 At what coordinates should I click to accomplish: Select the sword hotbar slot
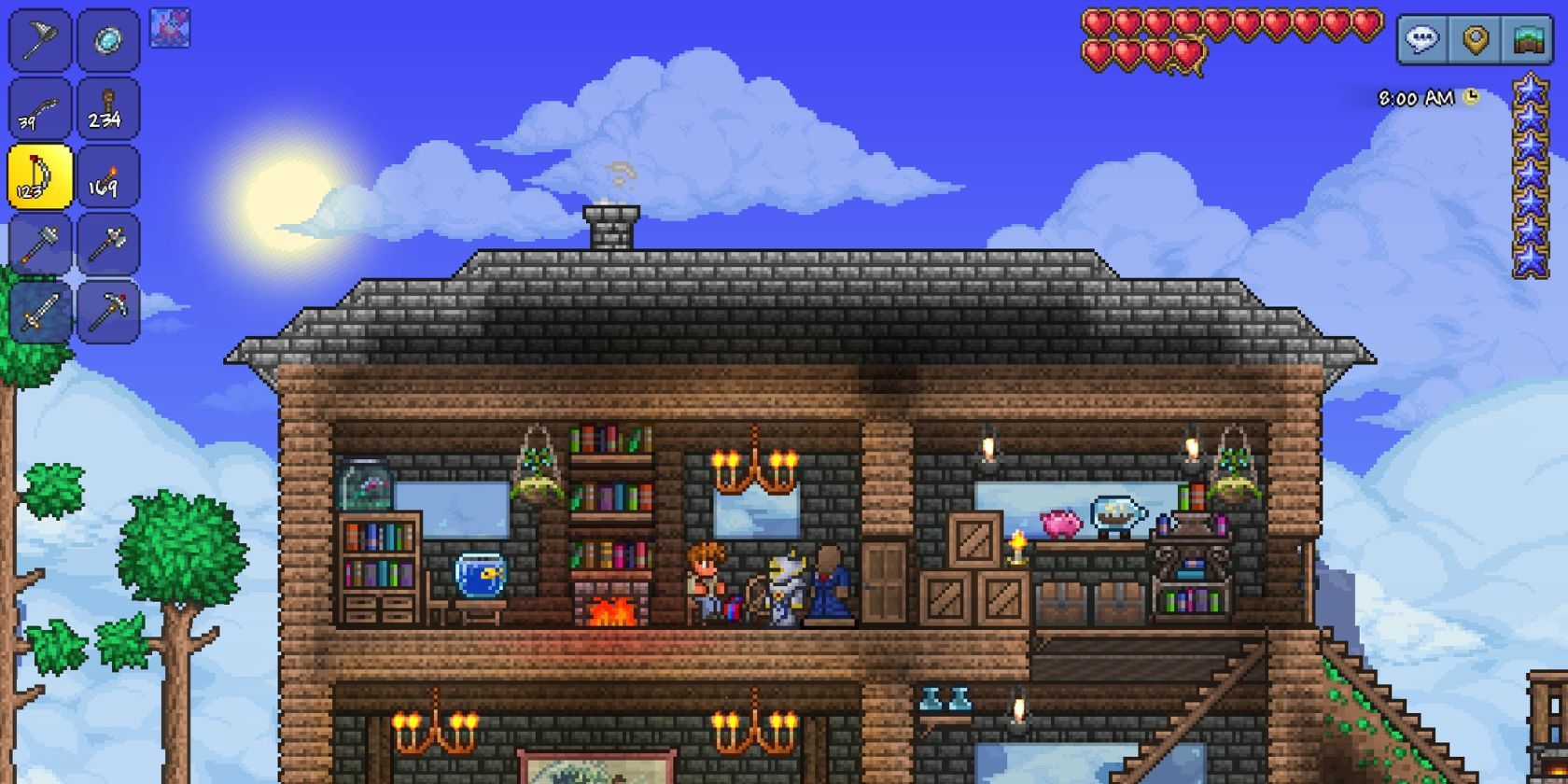pos(40,312)
